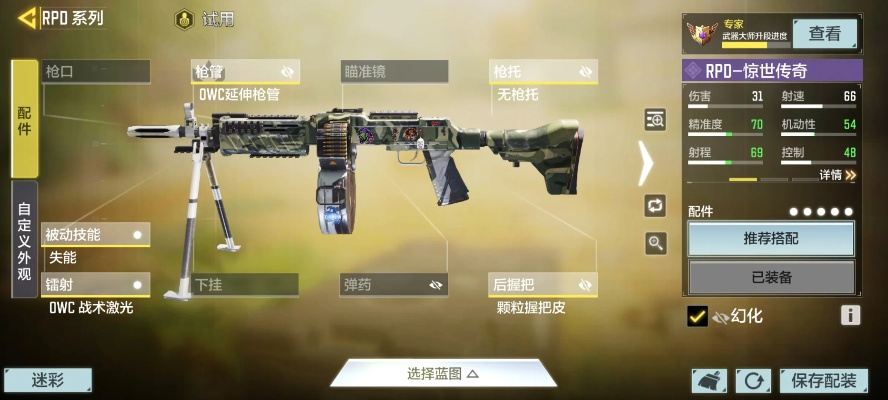Open the 弹药 ammunition slot
Screen dimensions: 888x400
[x=394, y=285]
